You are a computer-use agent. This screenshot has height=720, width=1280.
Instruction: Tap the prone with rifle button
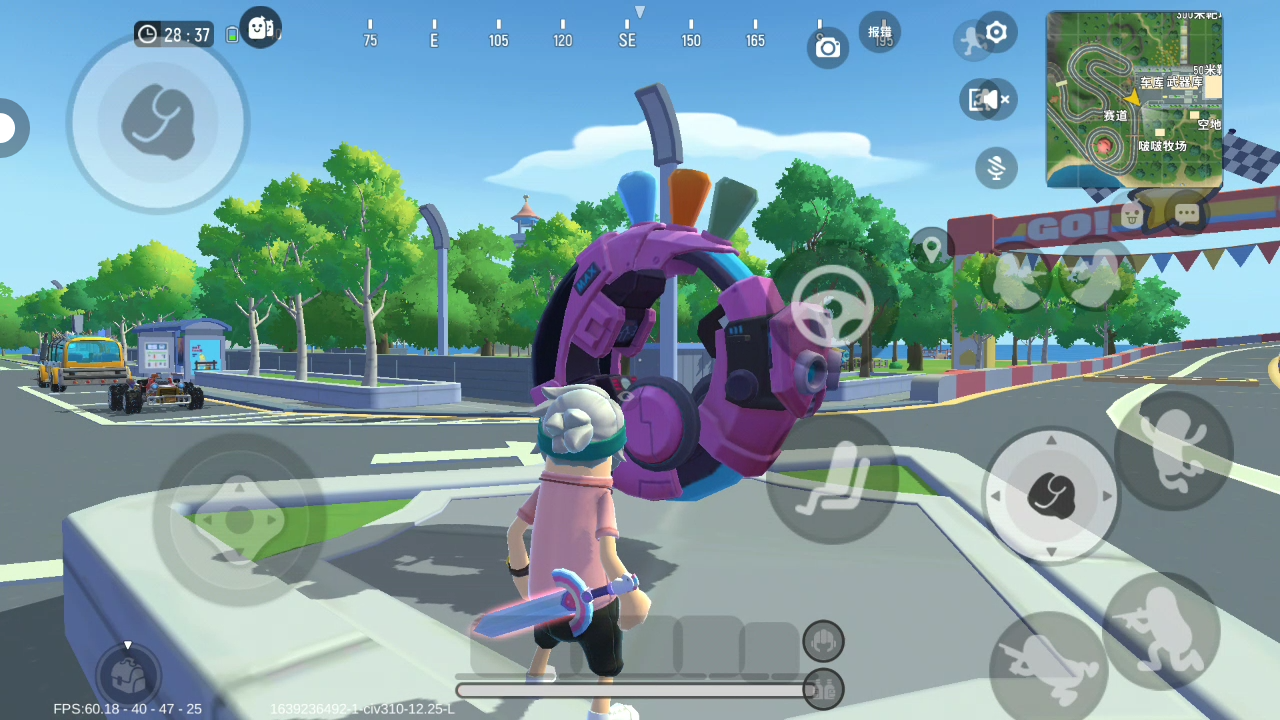coord(1047,668)
